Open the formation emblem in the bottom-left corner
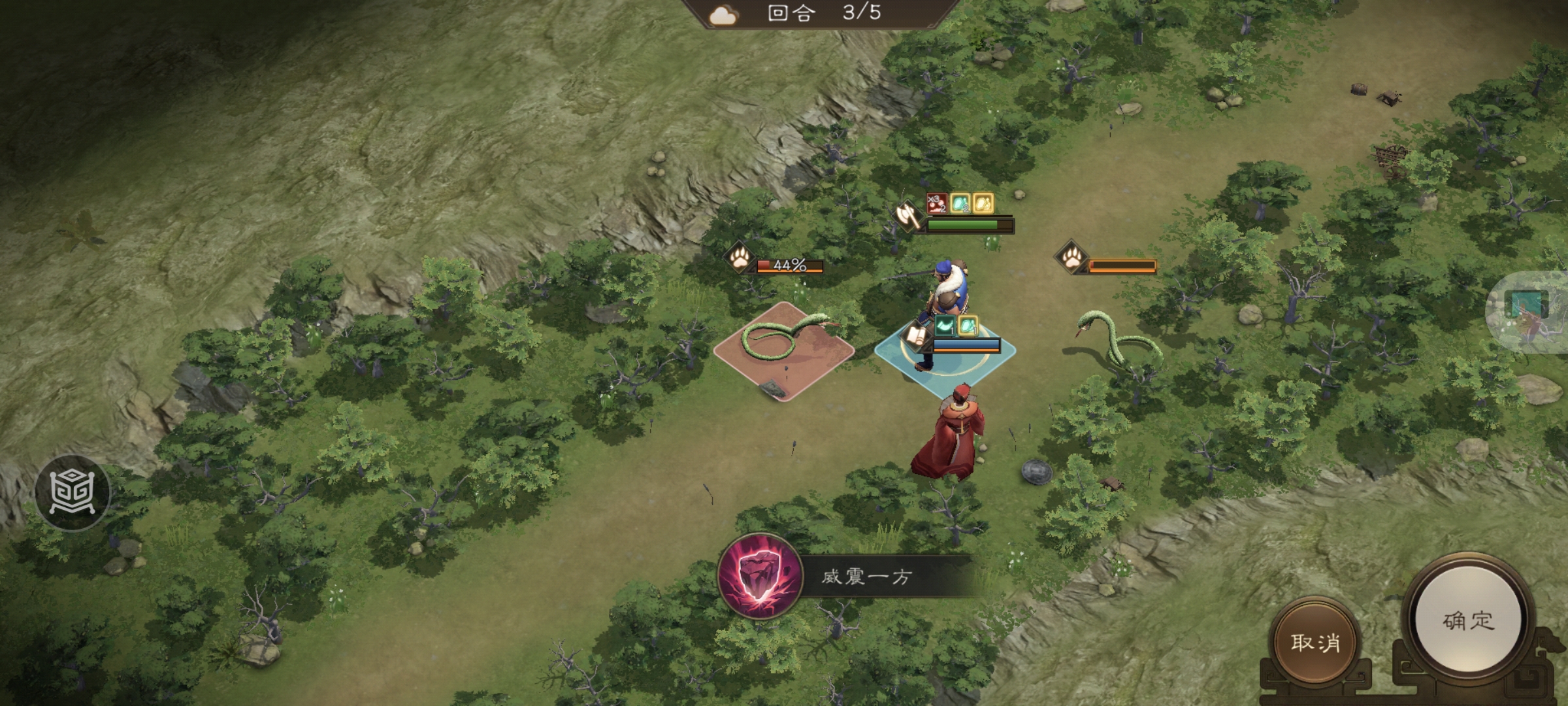 click(x=72, y=490)
